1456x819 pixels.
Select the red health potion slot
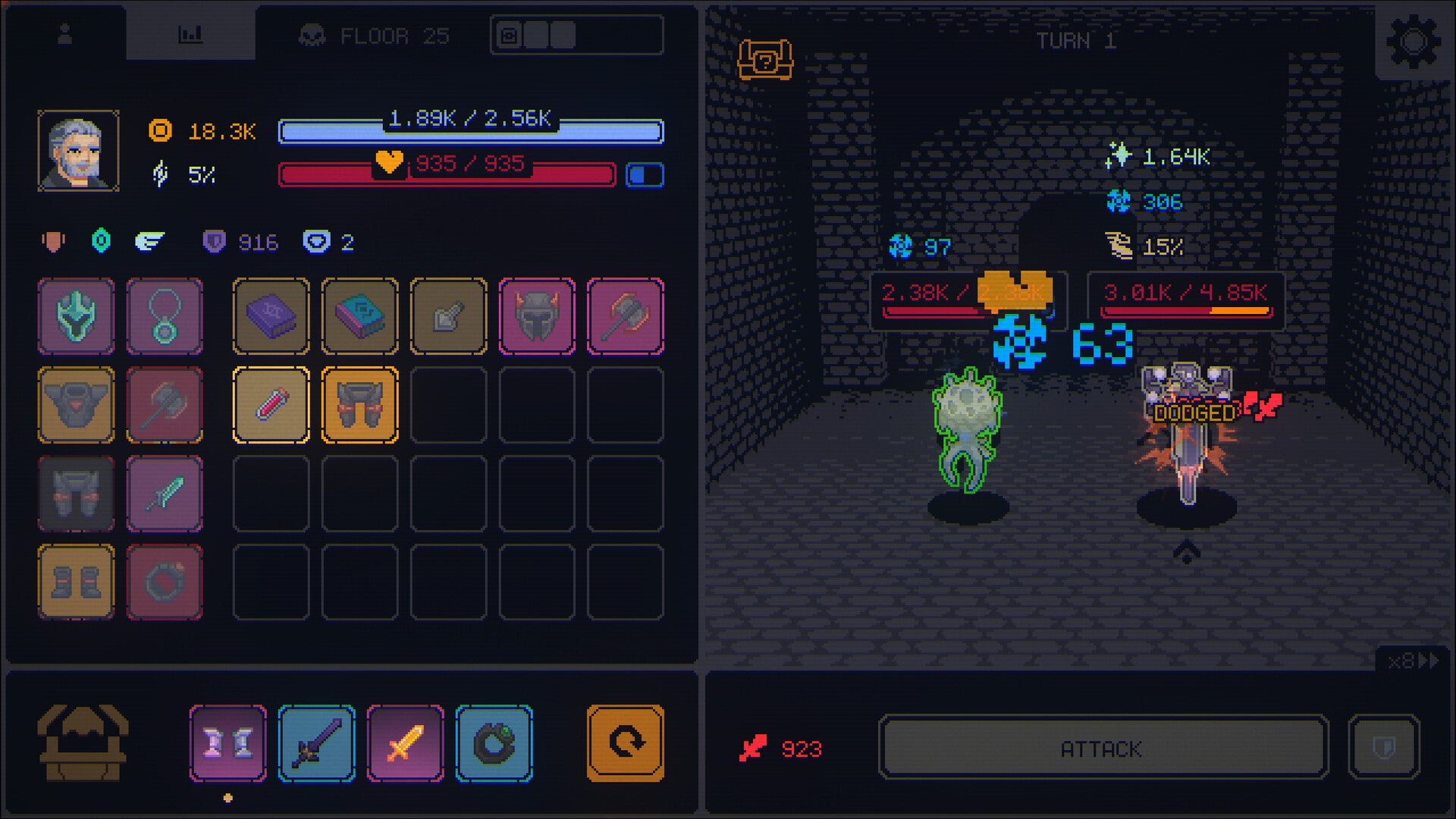[x=271, y=405]
